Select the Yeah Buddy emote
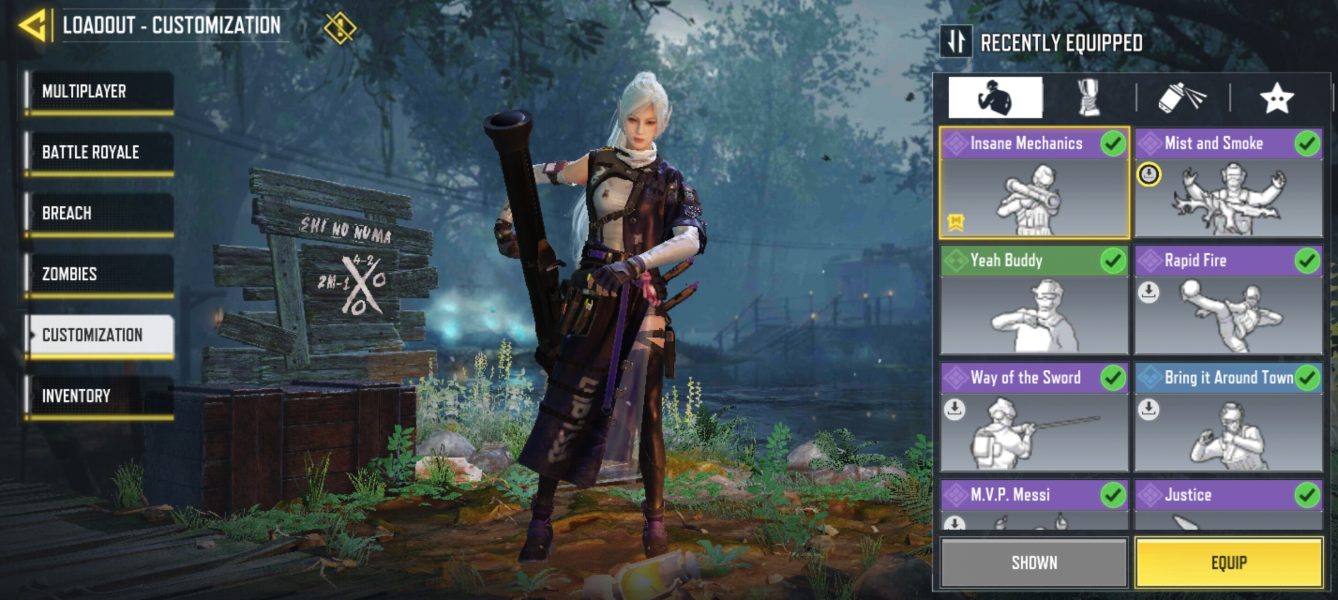 [x=1034, y=301]
